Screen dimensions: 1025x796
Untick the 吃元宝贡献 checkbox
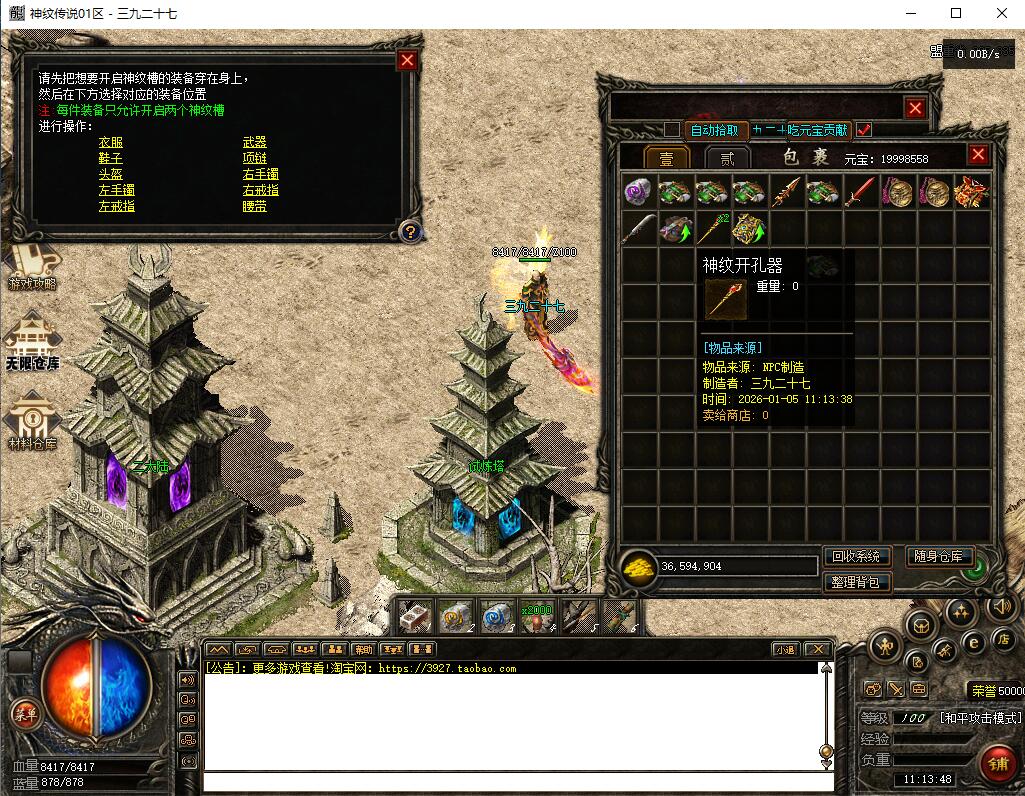pyautogui.click(x=864, y=129)
